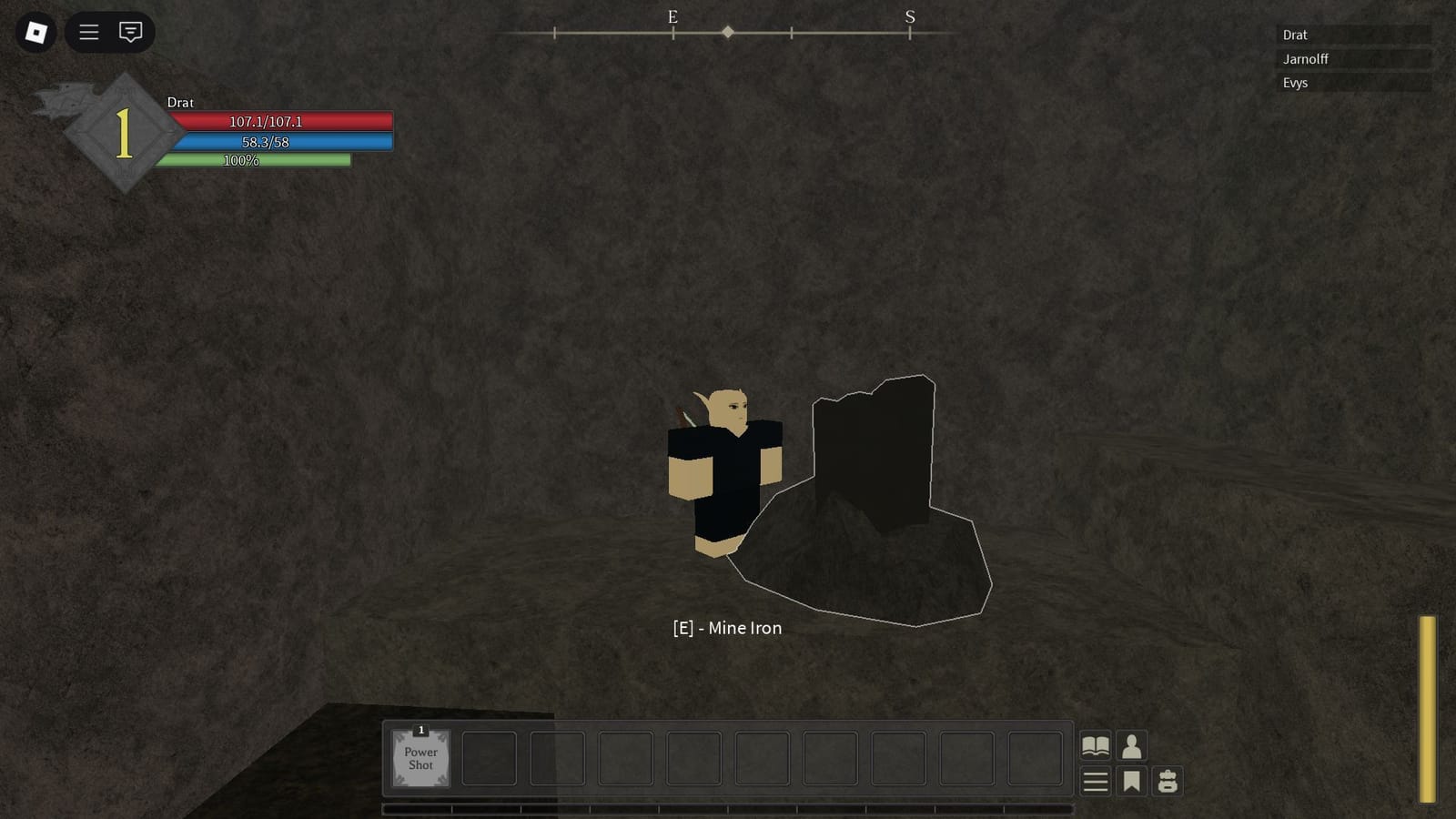Viewport: 1456px width, 819px height.
Task: Open the quest log list icon
Action: click(1096, 781)
